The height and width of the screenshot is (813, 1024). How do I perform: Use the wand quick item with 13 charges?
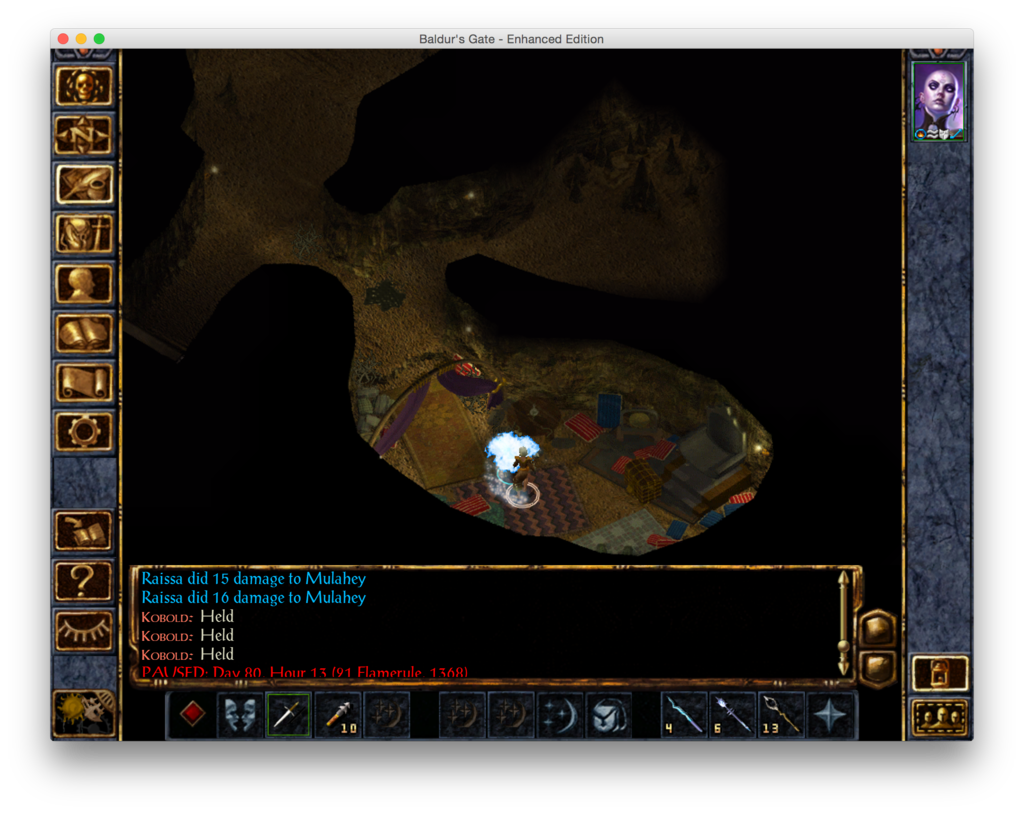[x=782, y=714]
